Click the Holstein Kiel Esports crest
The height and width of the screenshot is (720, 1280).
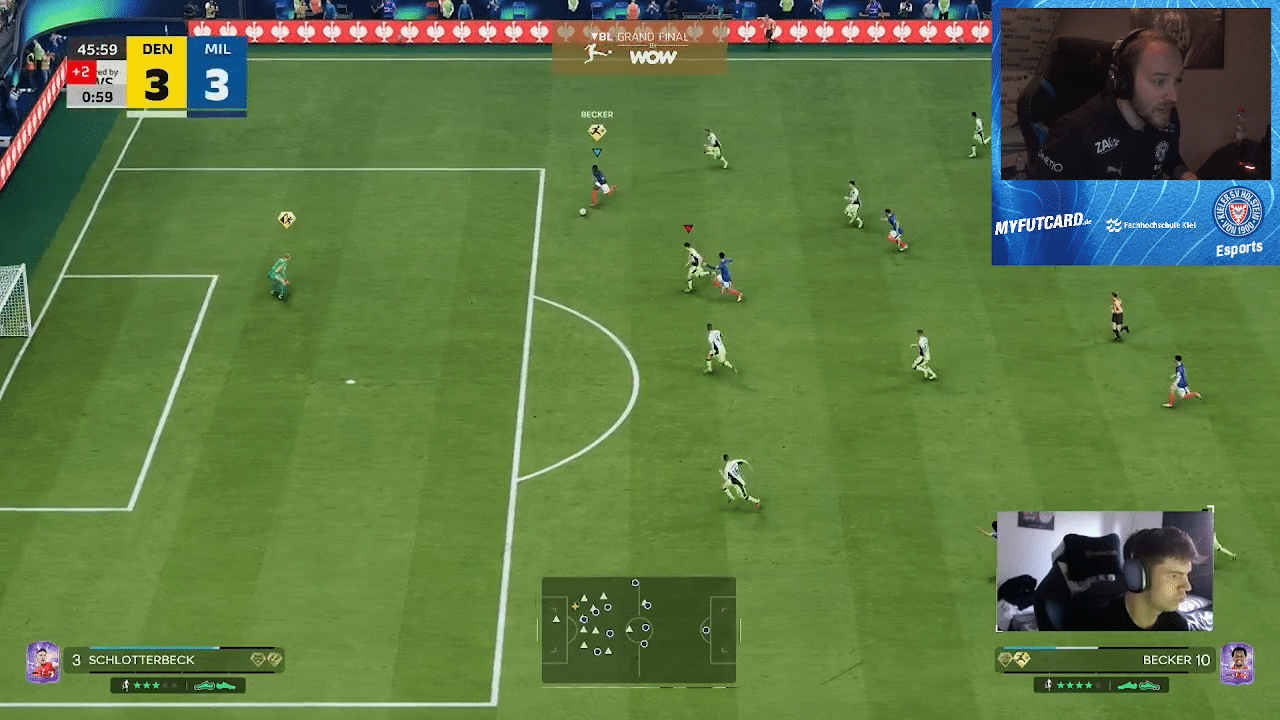[1238, 214]
